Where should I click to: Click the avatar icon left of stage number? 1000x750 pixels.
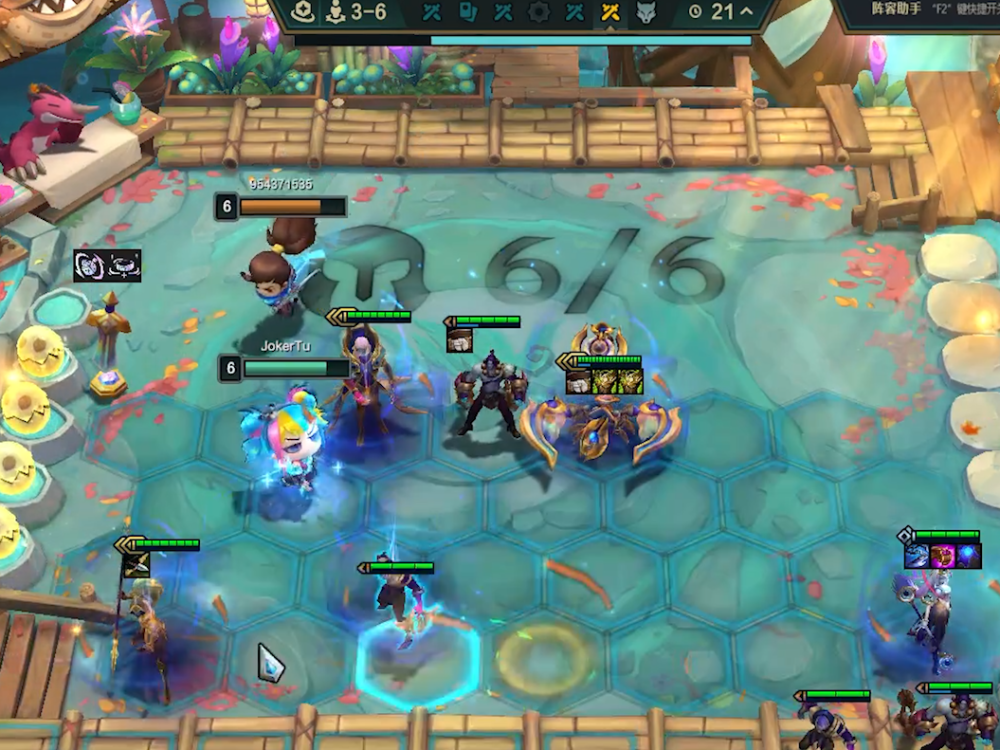tap(305, 13)
